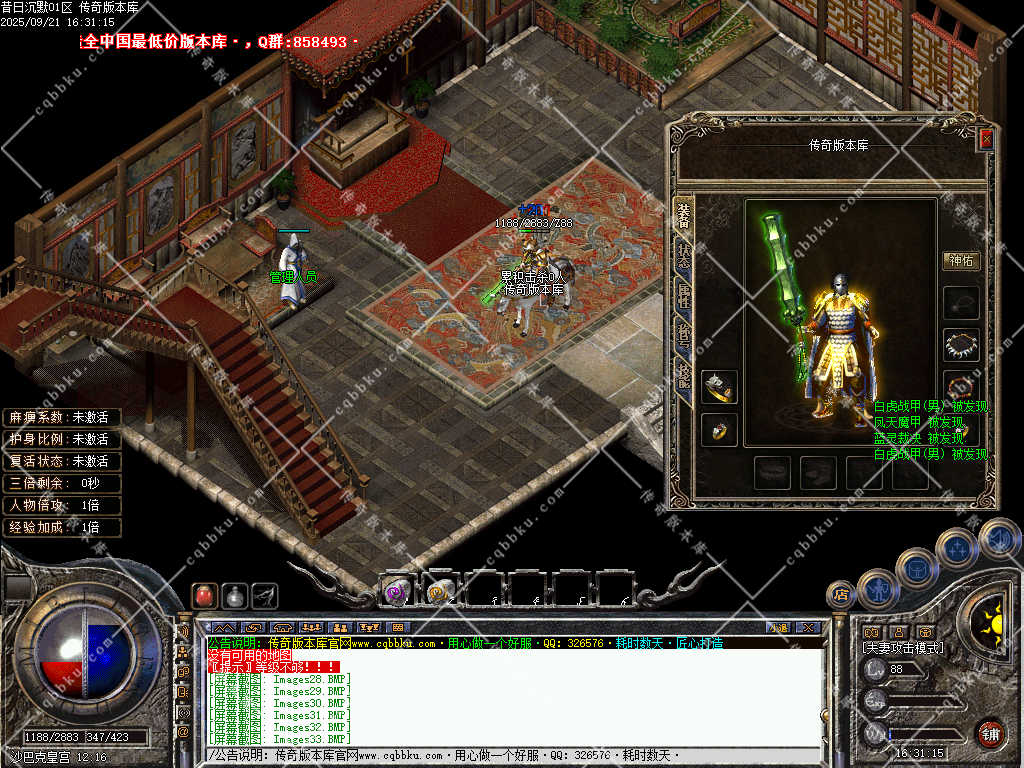Screen dimensions: 1024x768
Task: Open the skills sparkle round button
Action: coord(956,549)
